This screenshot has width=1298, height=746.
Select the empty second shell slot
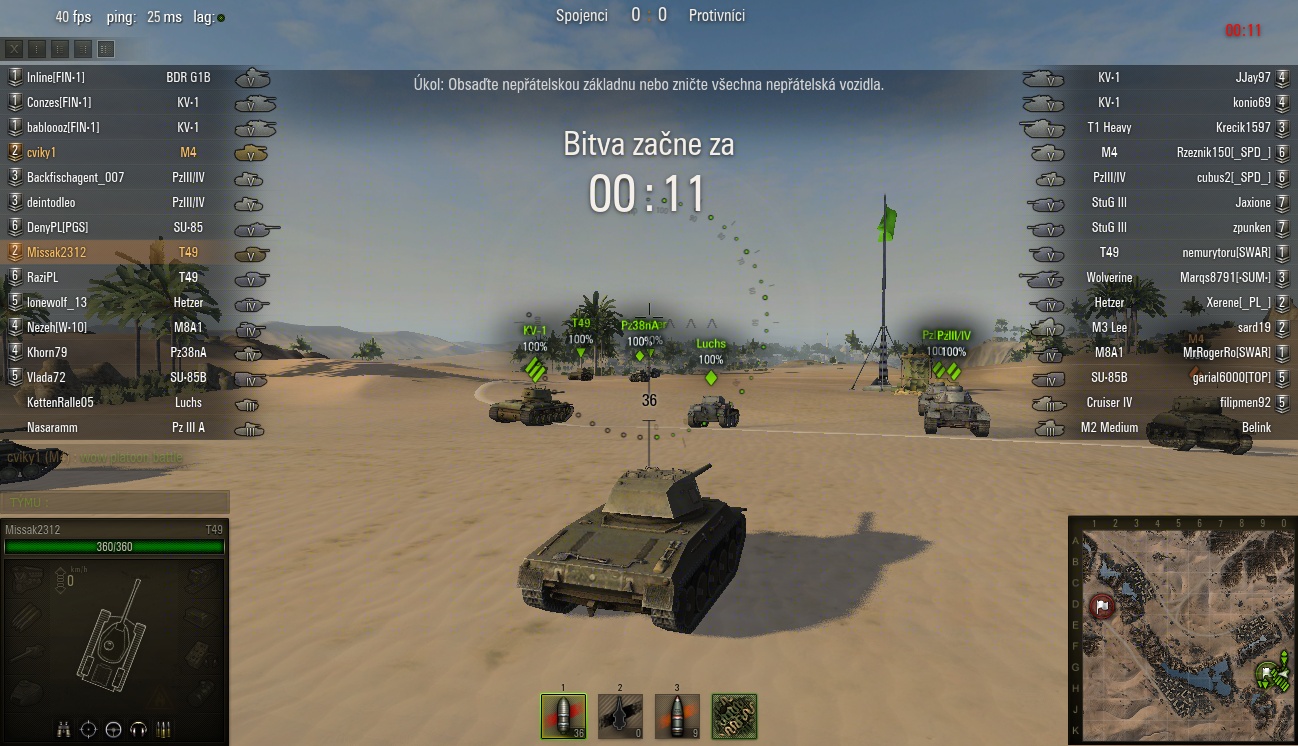click(620, 716)
